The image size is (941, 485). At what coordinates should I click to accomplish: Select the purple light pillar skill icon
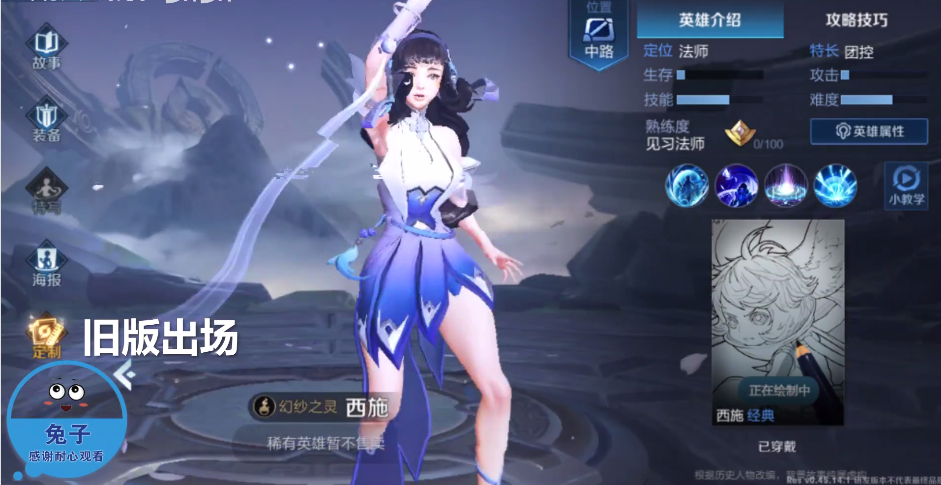[x=786, y=185]
